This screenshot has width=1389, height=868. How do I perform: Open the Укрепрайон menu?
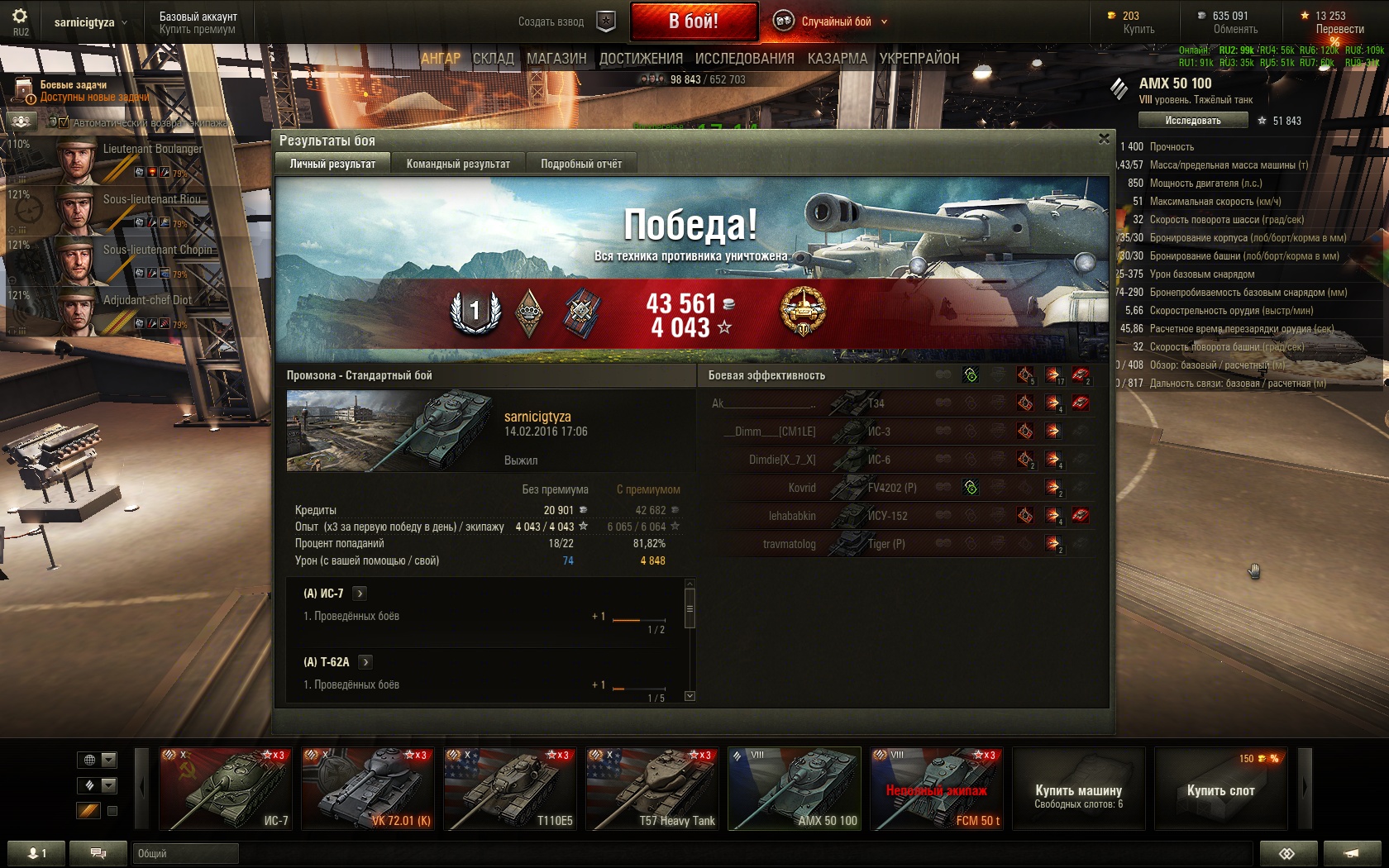coord(919,59)
